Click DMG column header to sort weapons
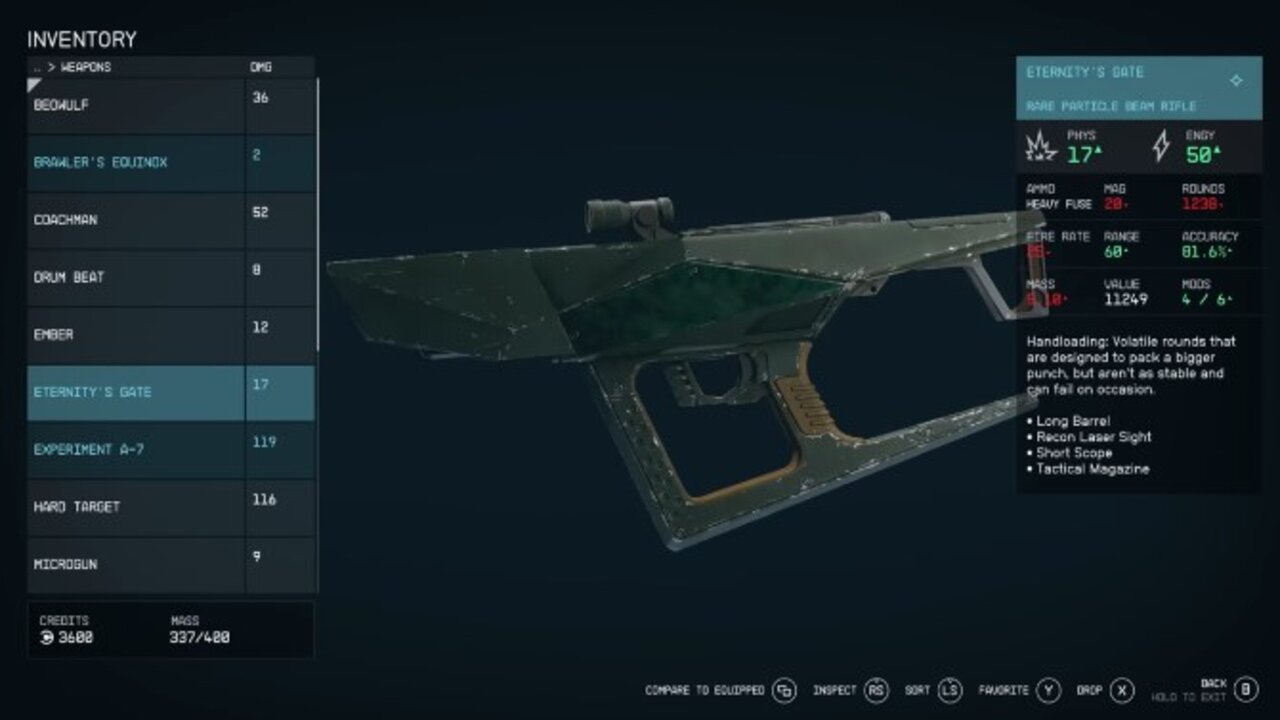Screen dimensions: 1280x720 tap(262, 67)
